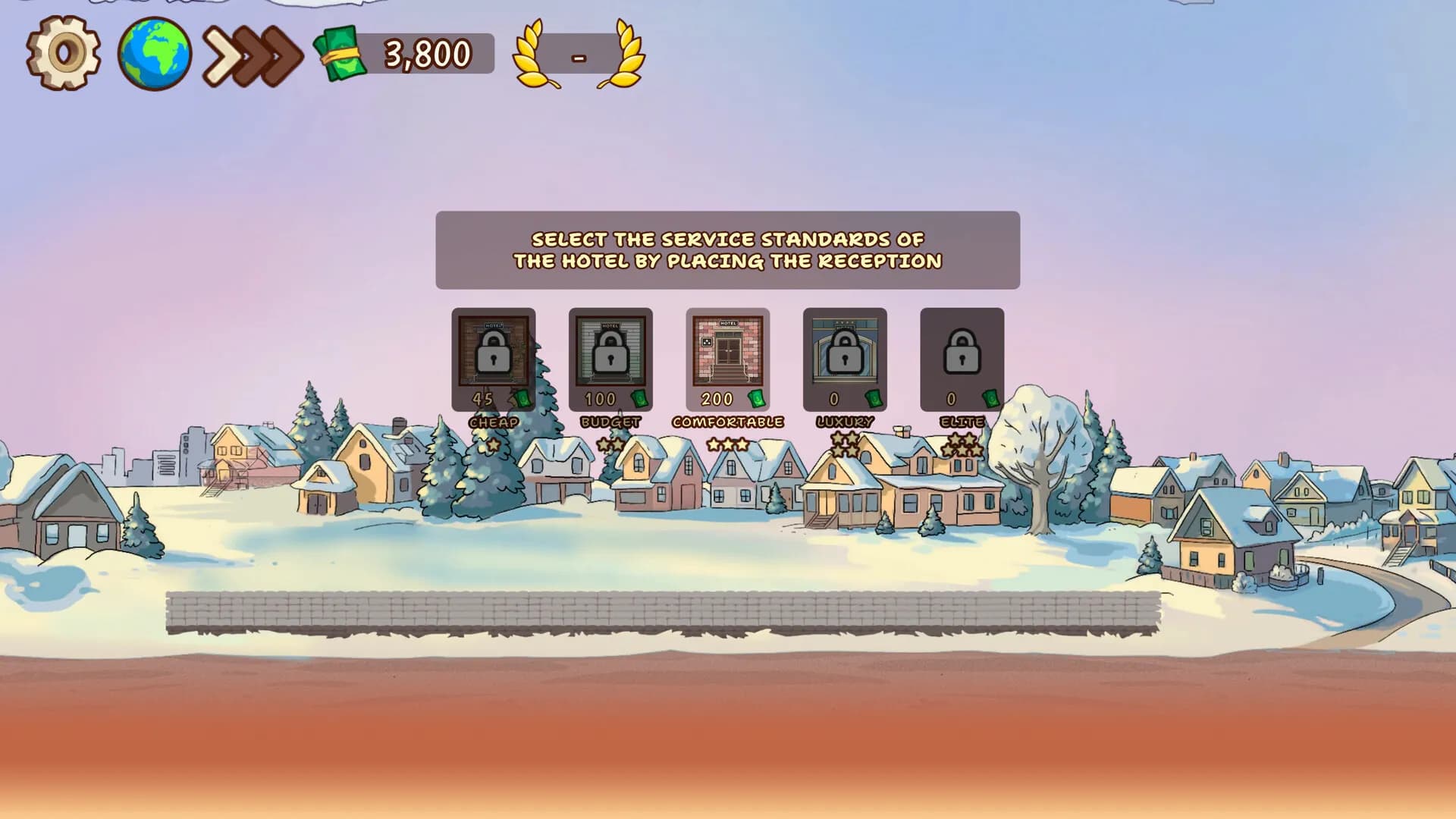The image size is (1456, 819).
Task: Choose the locked Budget reception tile
Action: click(x=610, y=358)
